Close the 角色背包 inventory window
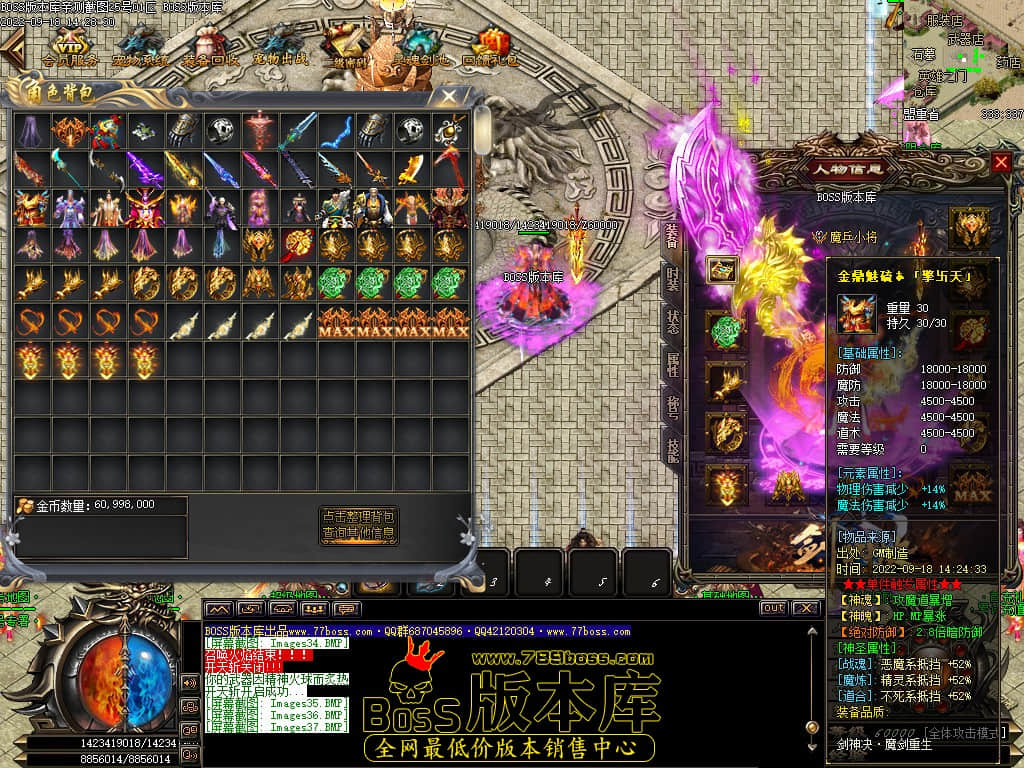The image size is (1024, 768). tap(450, 96)
